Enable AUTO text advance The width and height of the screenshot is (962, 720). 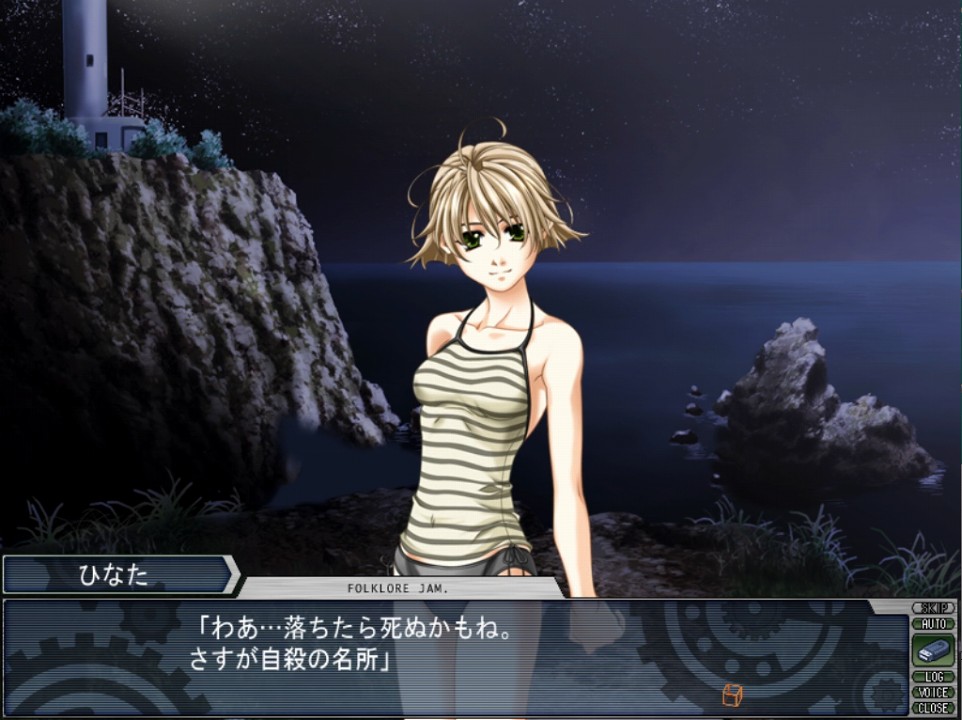tap(932, 623)
